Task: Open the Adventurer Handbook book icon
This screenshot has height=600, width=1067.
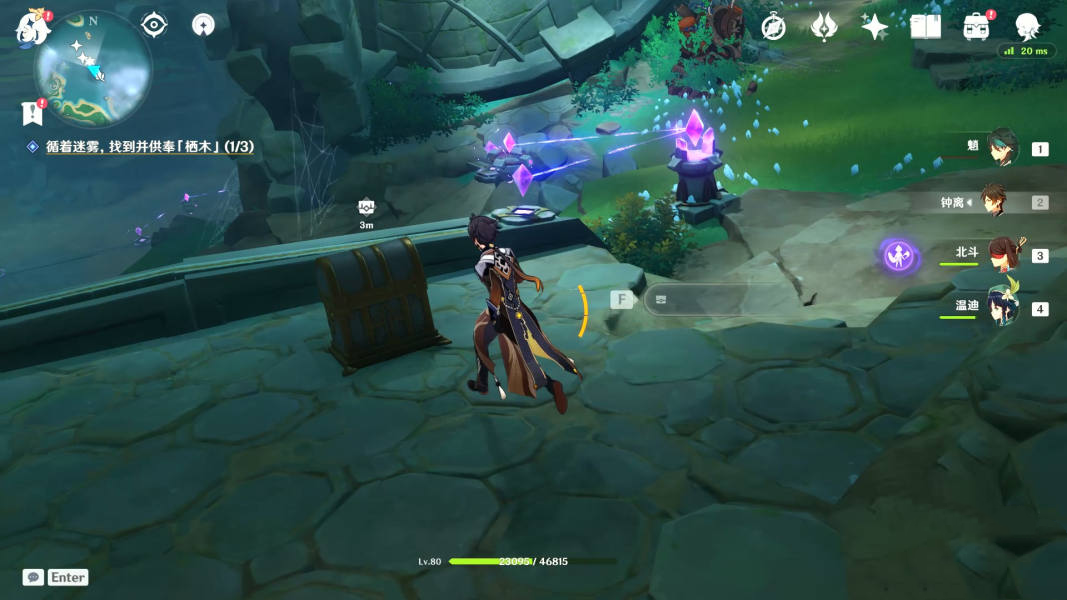Action: click(x=925, y=27)
